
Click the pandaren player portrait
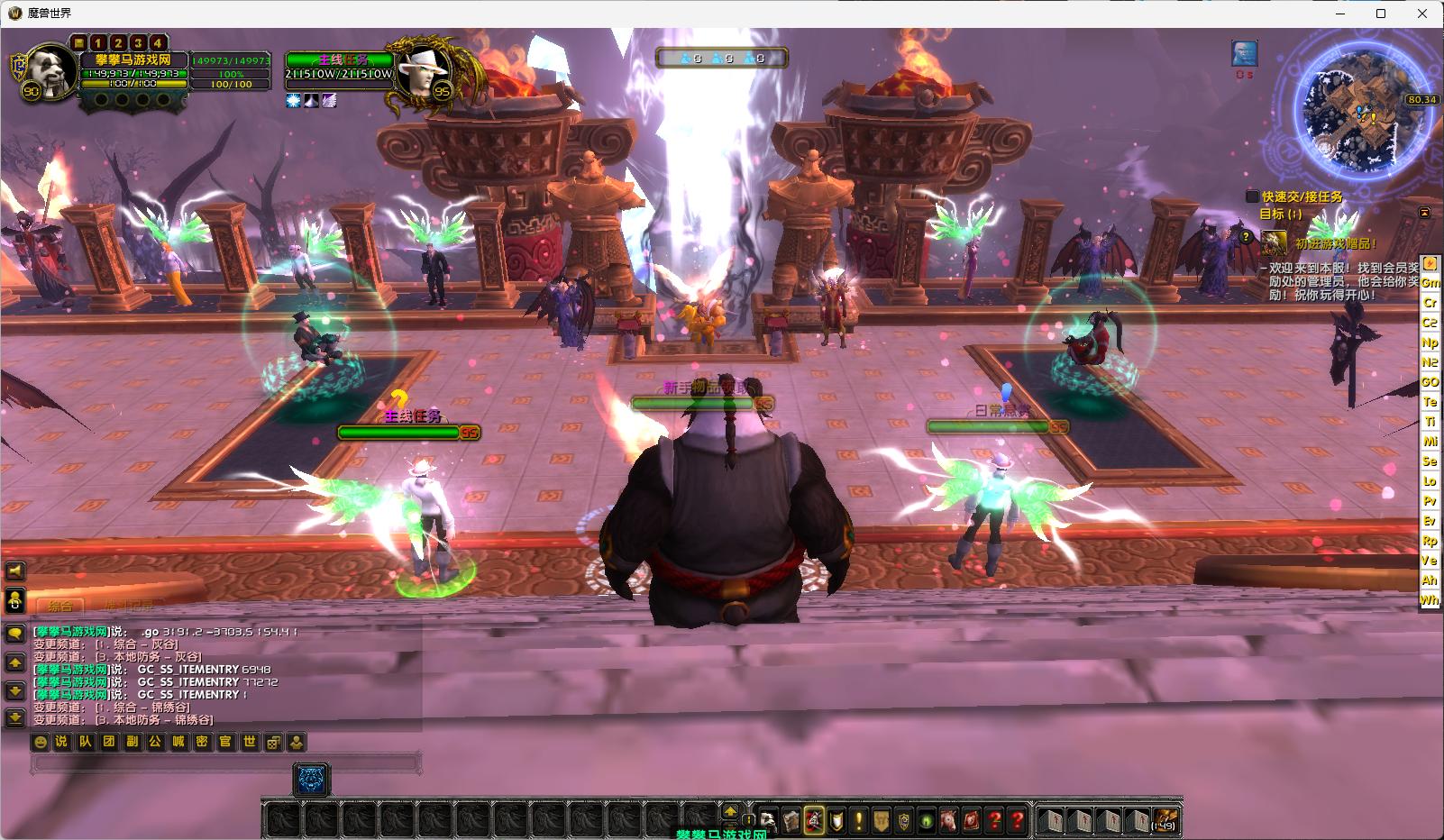(42, 68)
